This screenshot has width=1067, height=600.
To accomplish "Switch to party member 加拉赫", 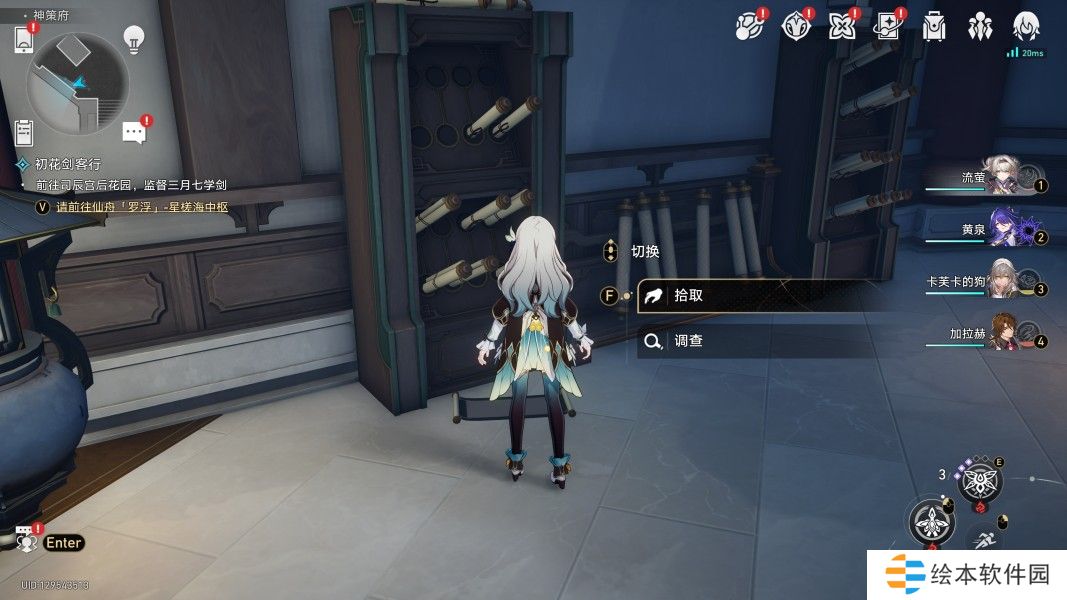I will pos(1003,334).
